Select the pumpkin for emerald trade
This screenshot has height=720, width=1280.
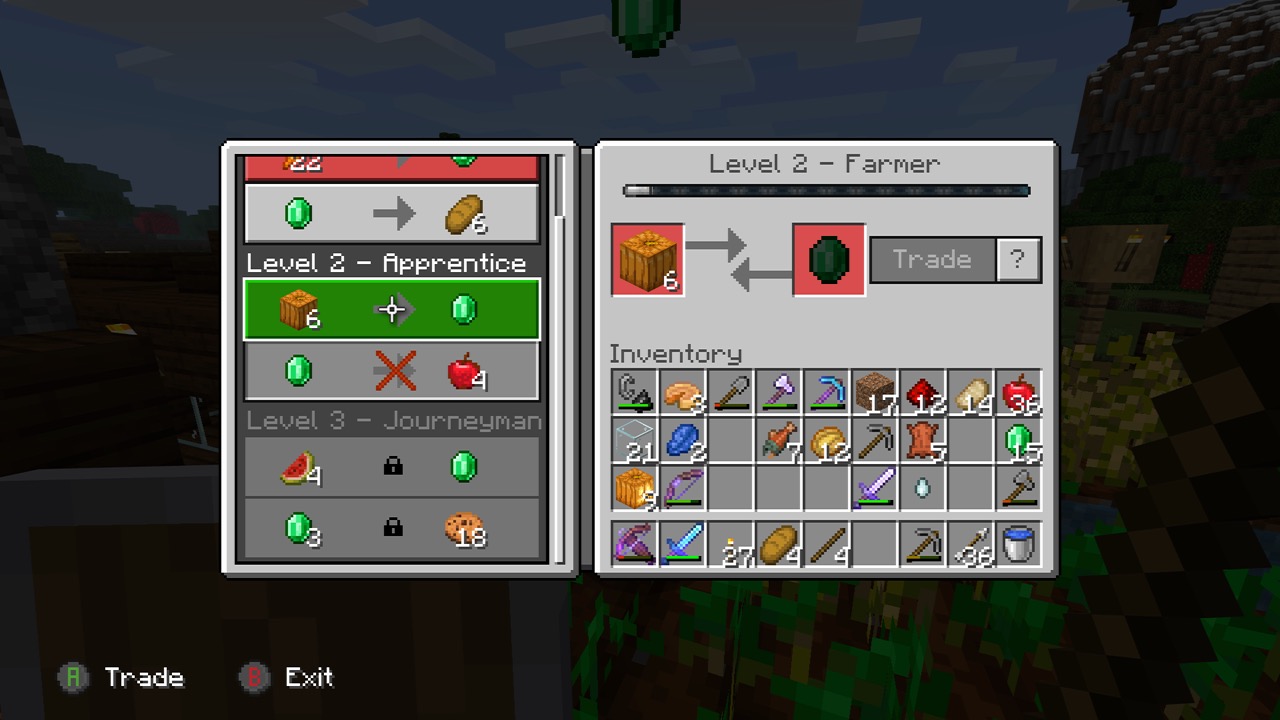[391, 310]
